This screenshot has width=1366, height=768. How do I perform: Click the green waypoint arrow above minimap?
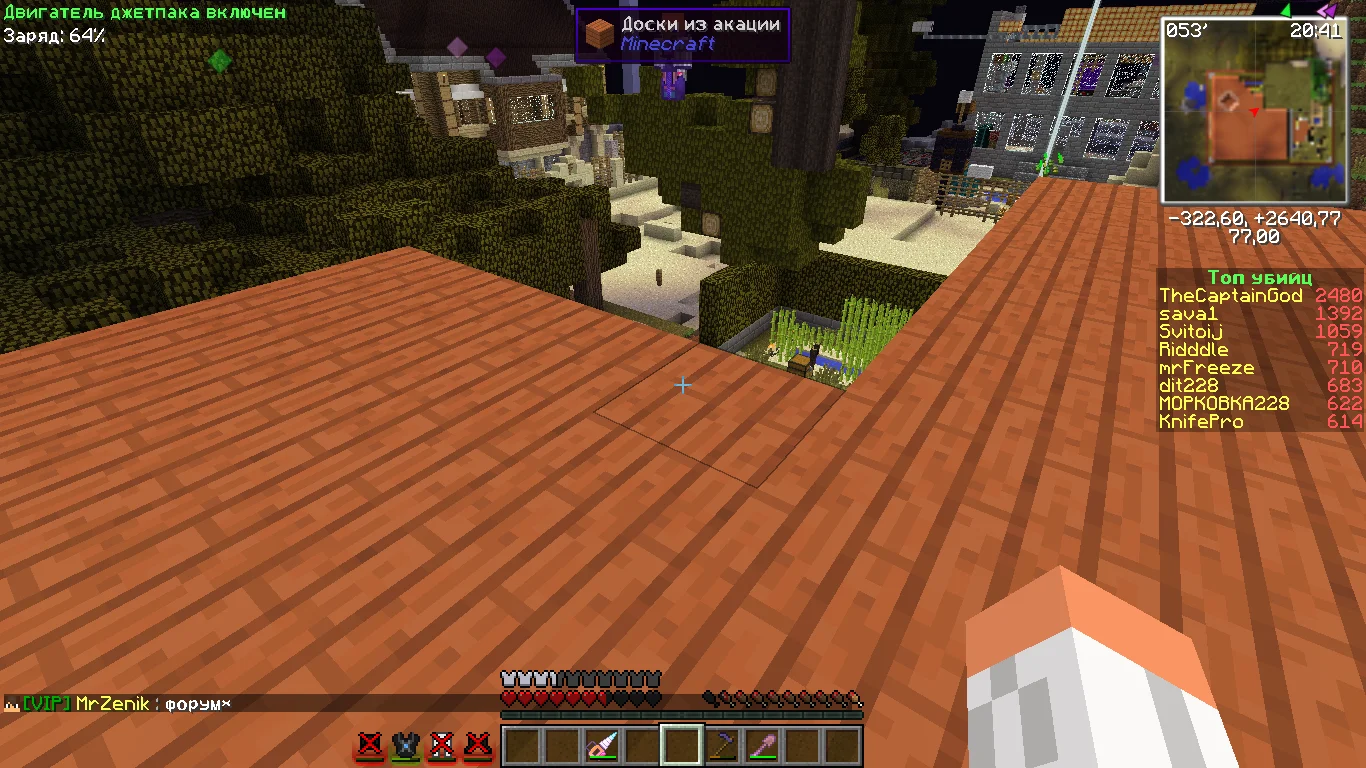click(1286, 9)
